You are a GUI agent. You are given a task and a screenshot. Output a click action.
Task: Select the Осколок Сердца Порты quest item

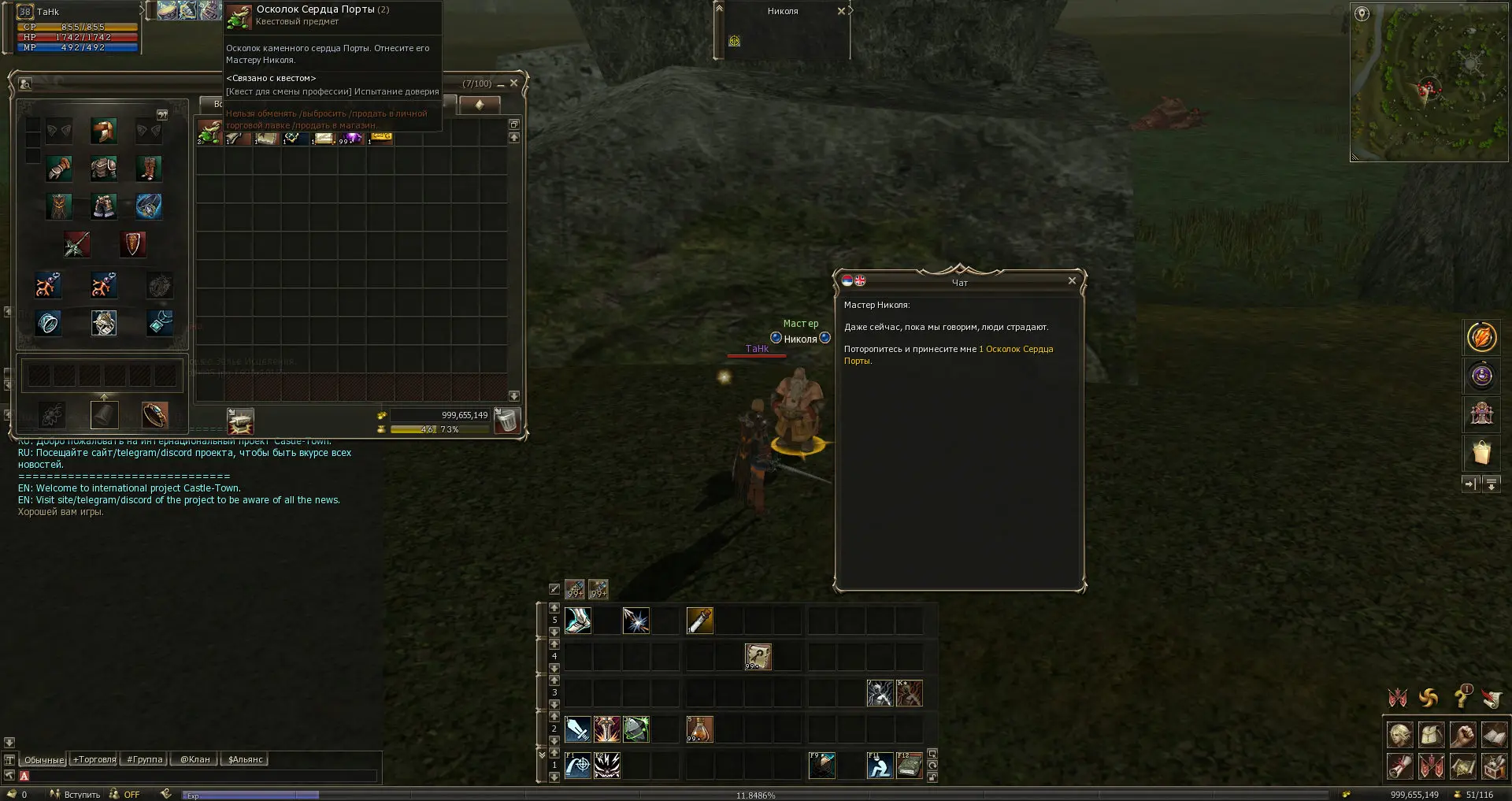209,132
